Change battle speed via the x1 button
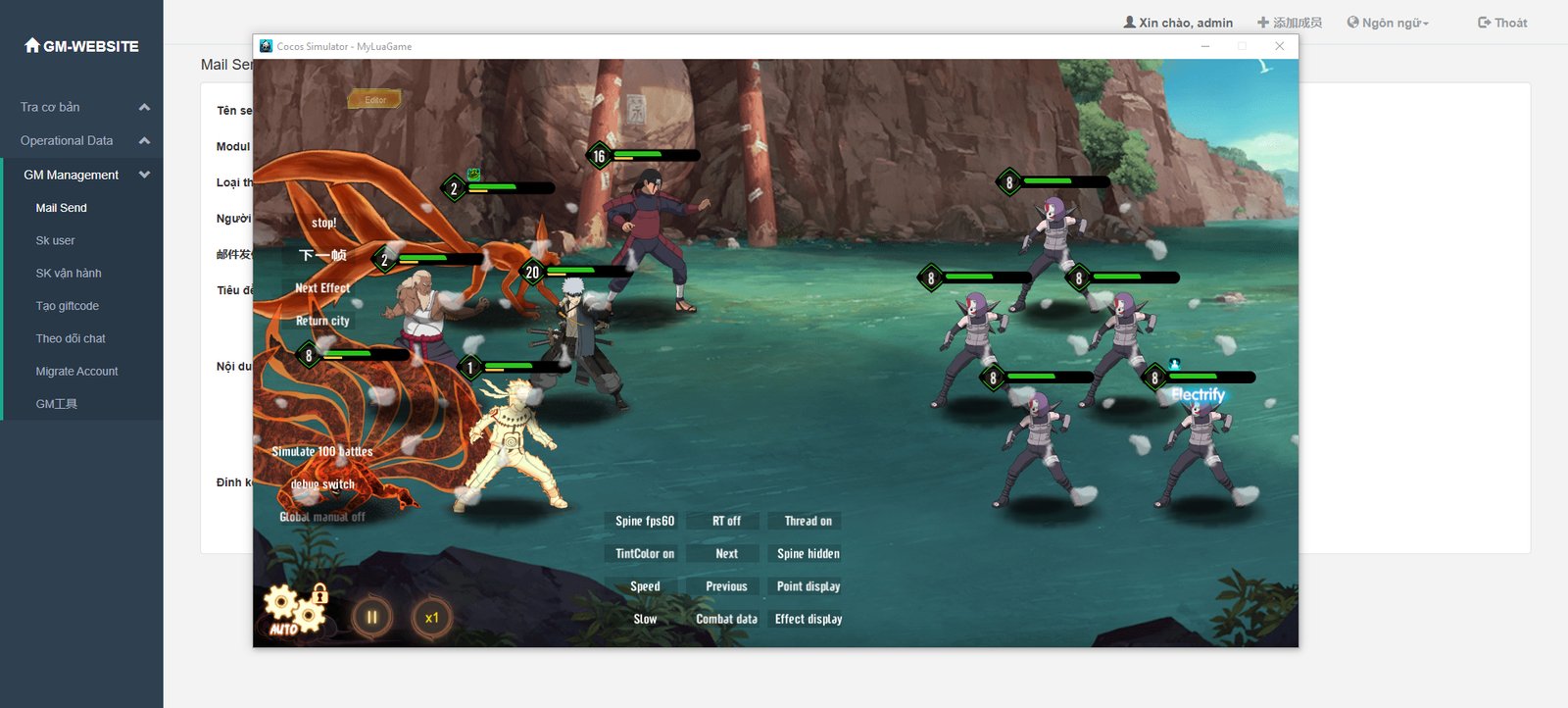 [431, 618]
